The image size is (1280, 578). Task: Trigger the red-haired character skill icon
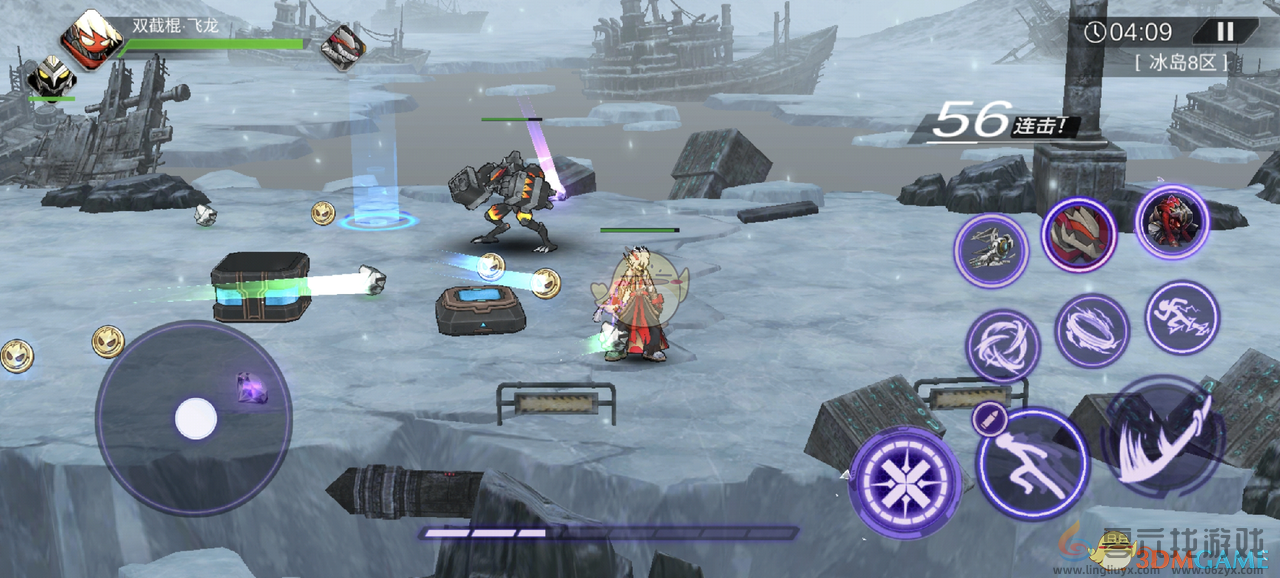point(1172,221)
